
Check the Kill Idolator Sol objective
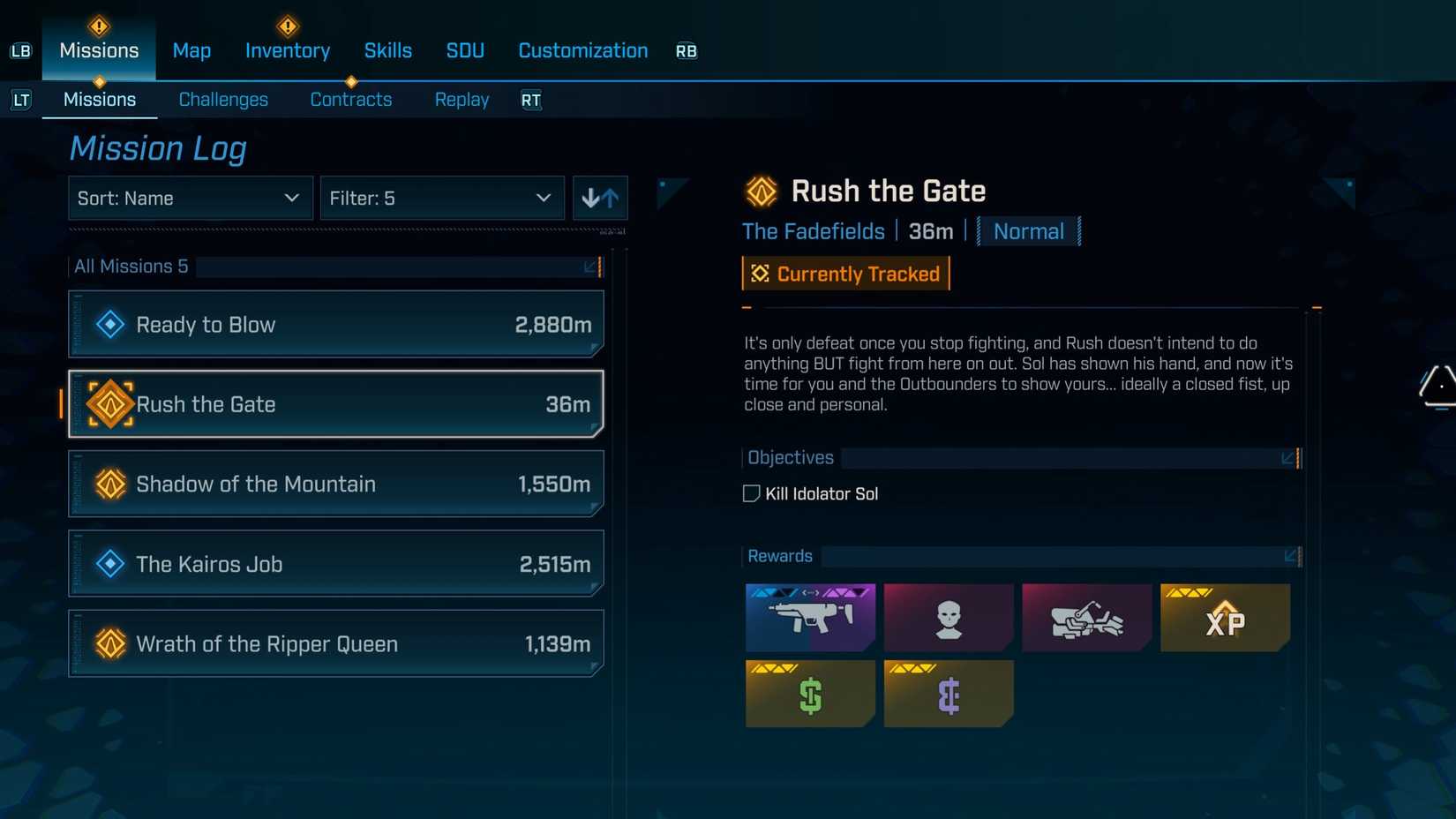[751, 493]
